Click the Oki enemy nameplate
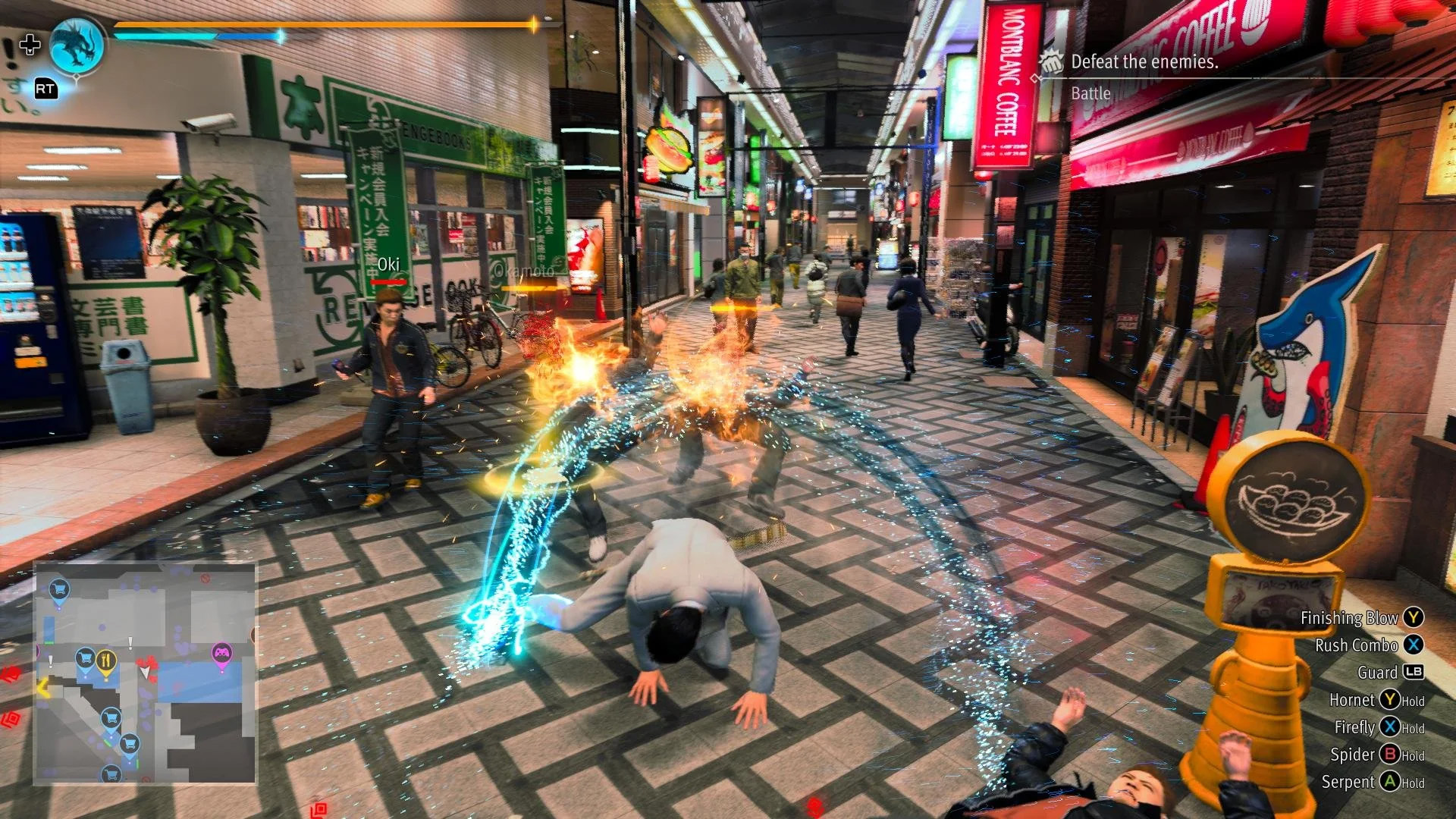 pyautogui.click(x=388, y=264)
